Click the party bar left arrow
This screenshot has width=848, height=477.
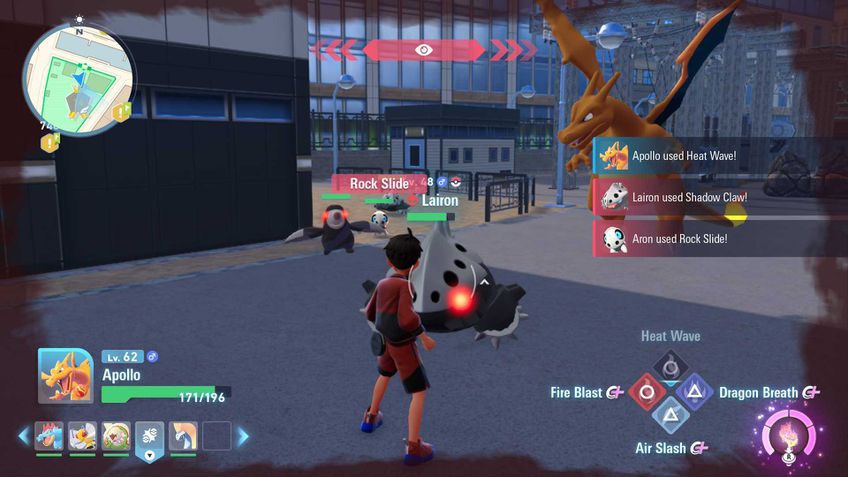(23, 436)
